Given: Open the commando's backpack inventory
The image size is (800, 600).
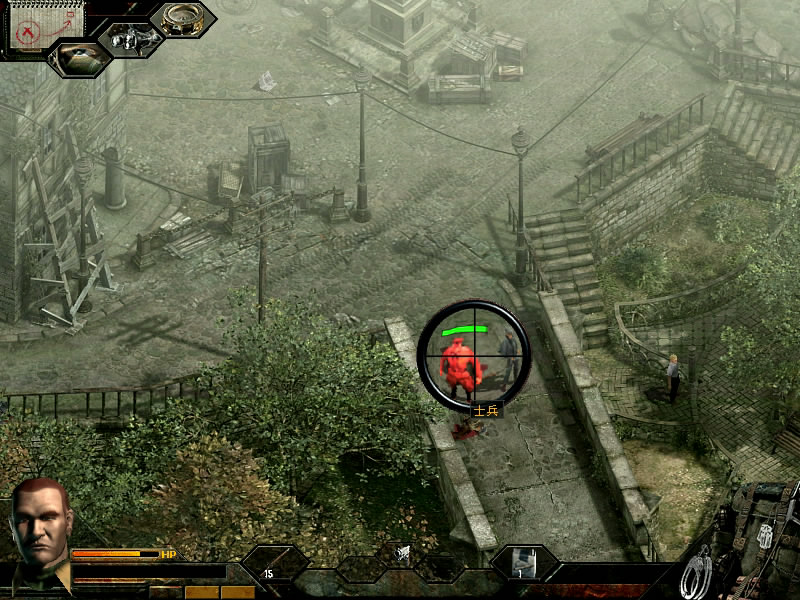Looking at the screenshot, I should pos(763,535).
